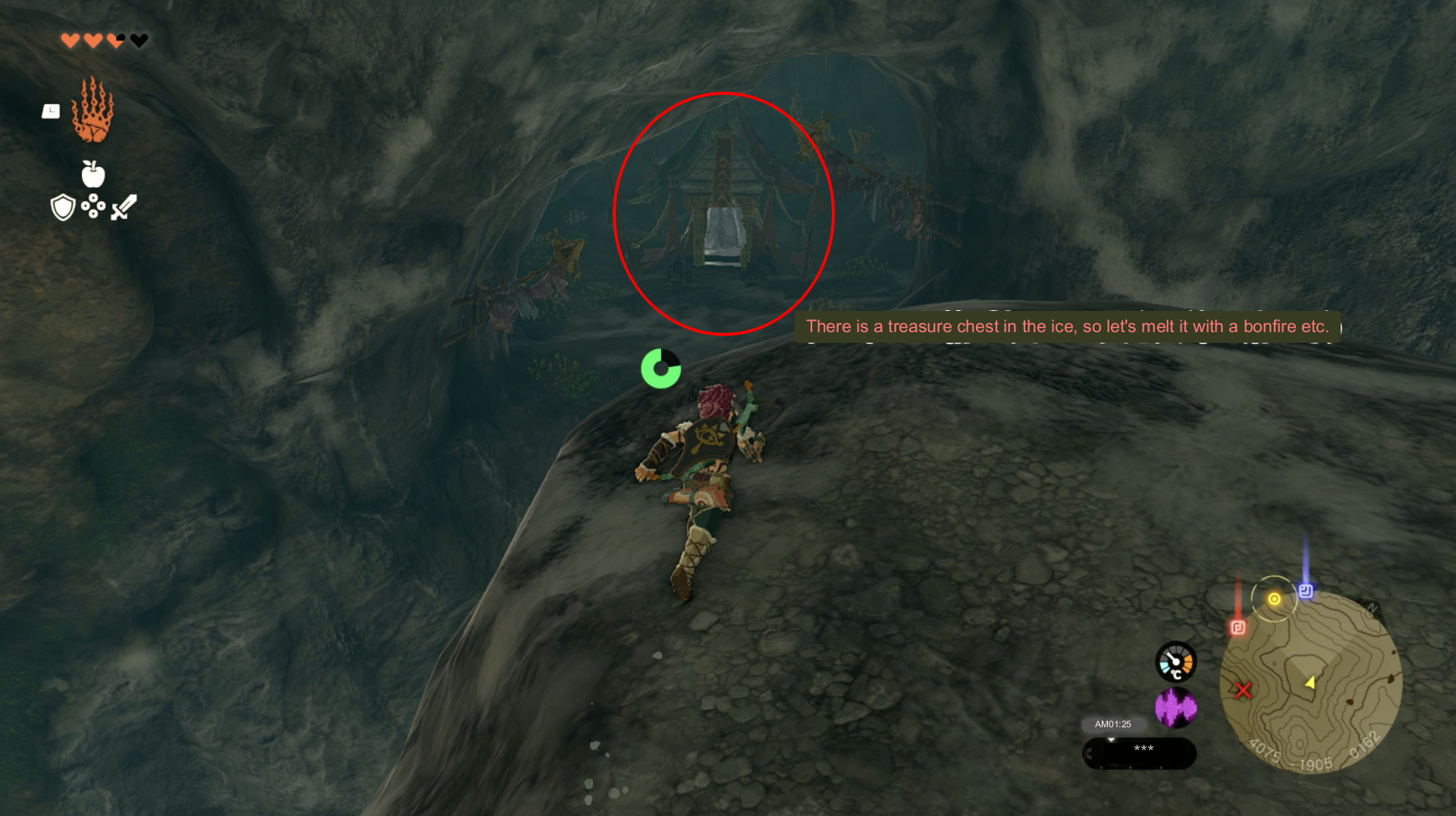This screenshot has width=1456, height=816.
Task: Open the temperature gauge icon
Action: pyautogui.click(x=1175, y=662)
